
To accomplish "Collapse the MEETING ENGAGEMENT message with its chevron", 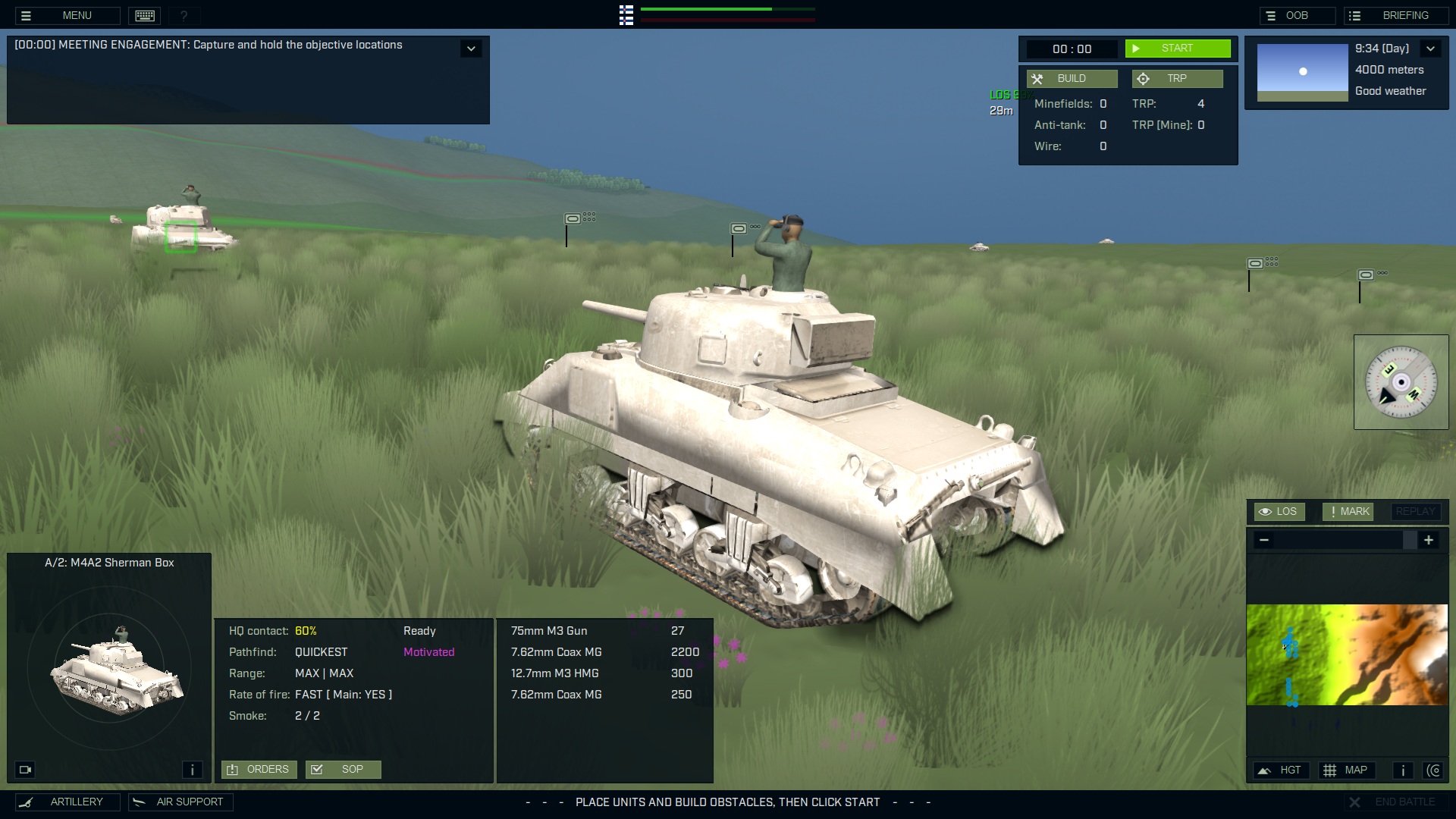I will 471,48.
